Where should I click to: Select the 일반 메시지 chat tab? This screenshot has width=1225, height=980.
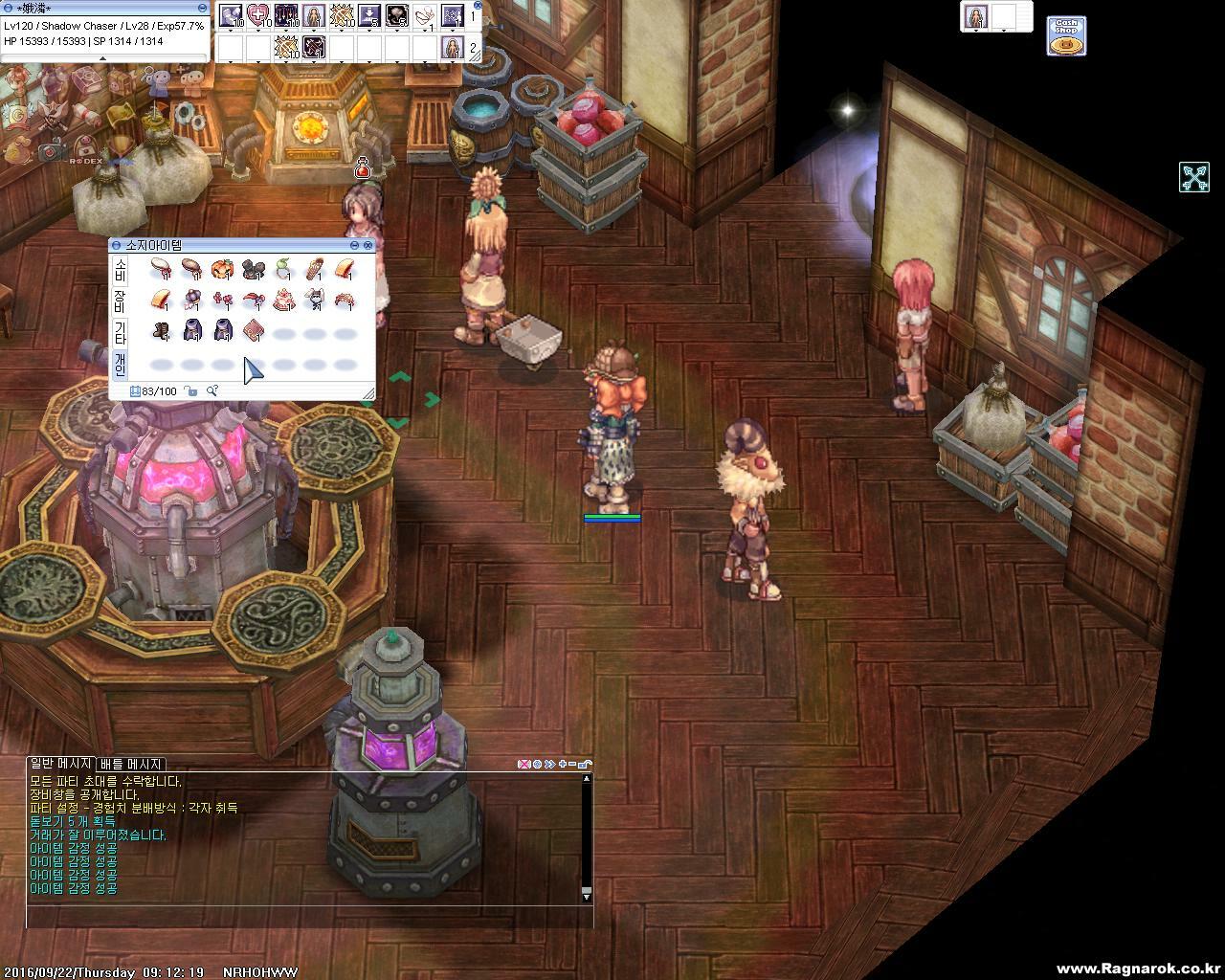pyautogui.click(x=60, y=764)
